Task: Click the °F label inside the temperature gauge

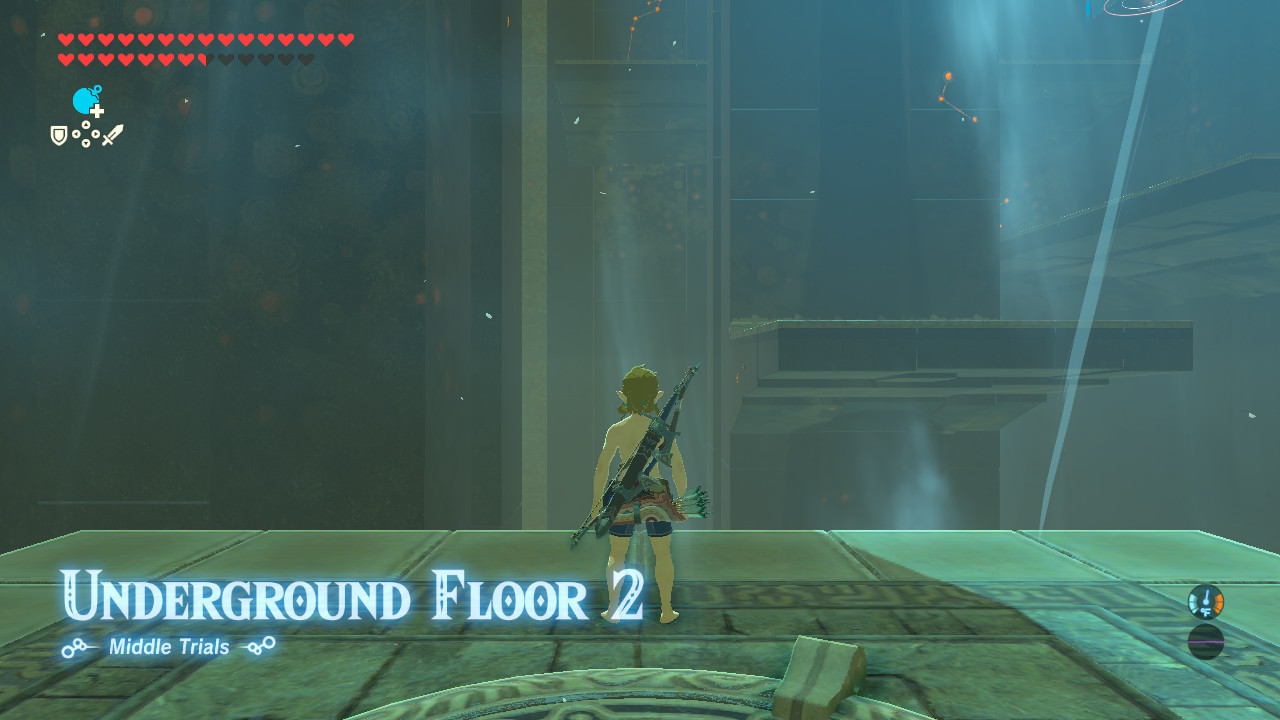Action: pyautogui.click(x=1206, y=611)
